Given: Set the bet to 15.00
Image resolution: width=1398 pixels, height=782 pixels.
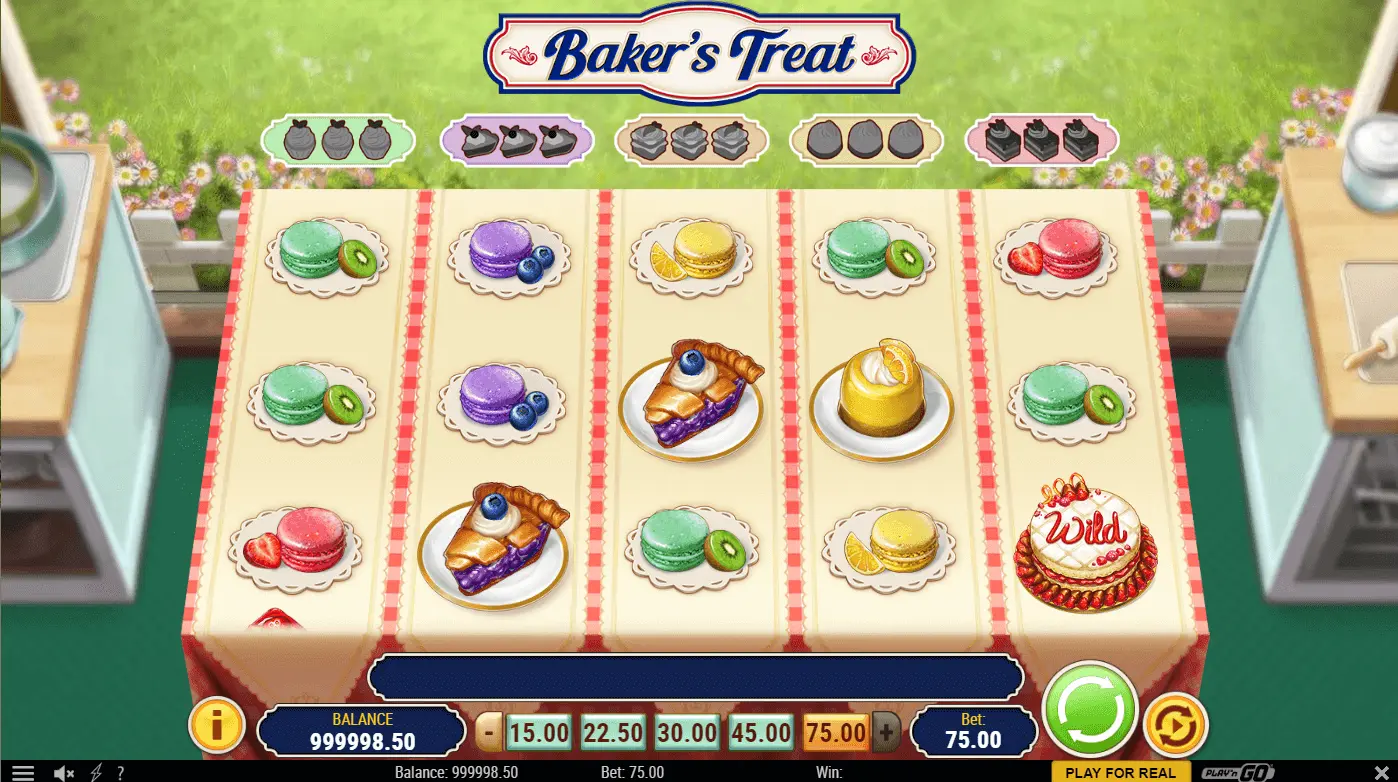Looking at the screenshot, I should 538,733.
